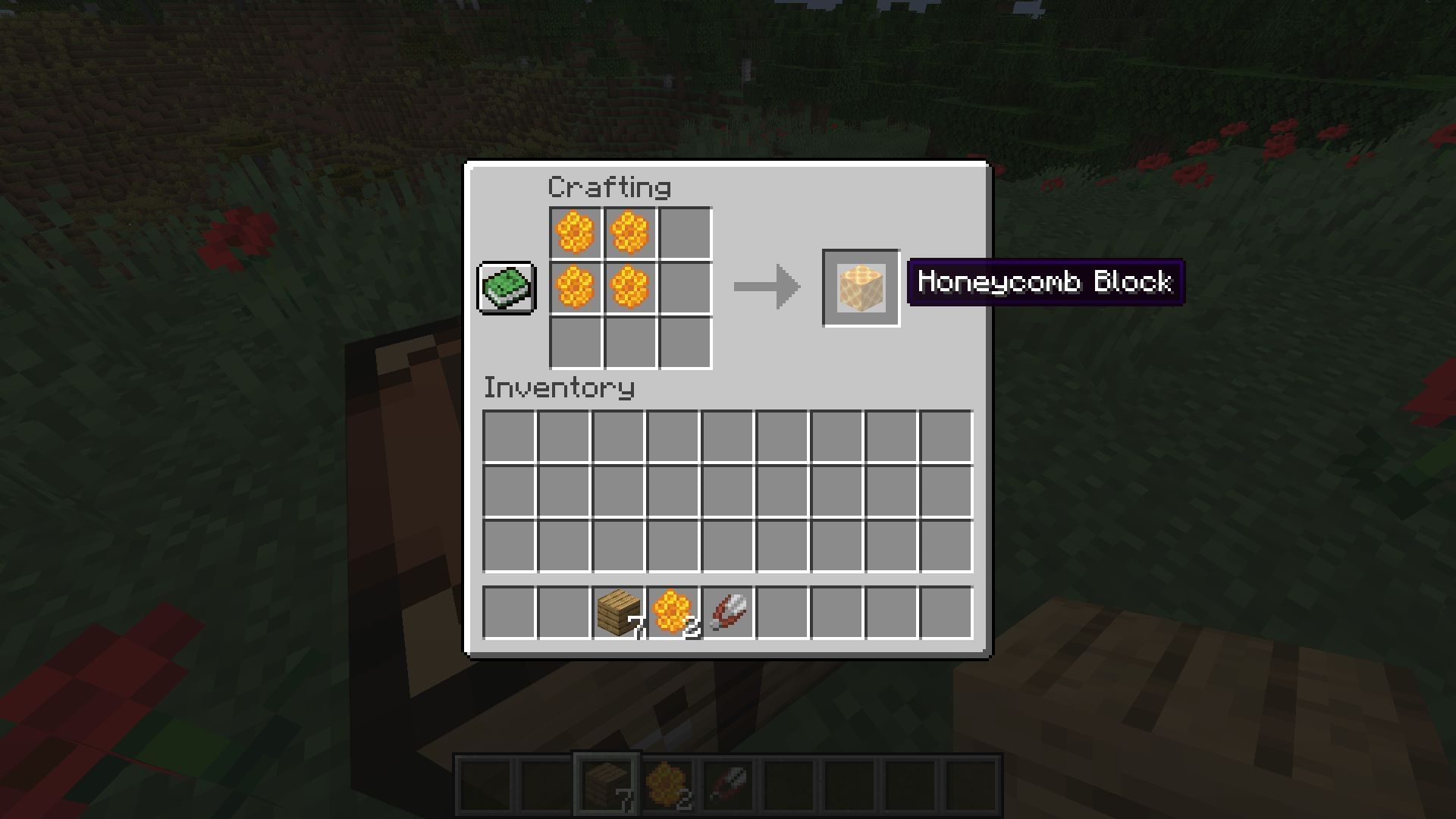Collect the Honeycomb Block from the output slot
Screen dimensions: 1456x819
click(x=860, y=288)
